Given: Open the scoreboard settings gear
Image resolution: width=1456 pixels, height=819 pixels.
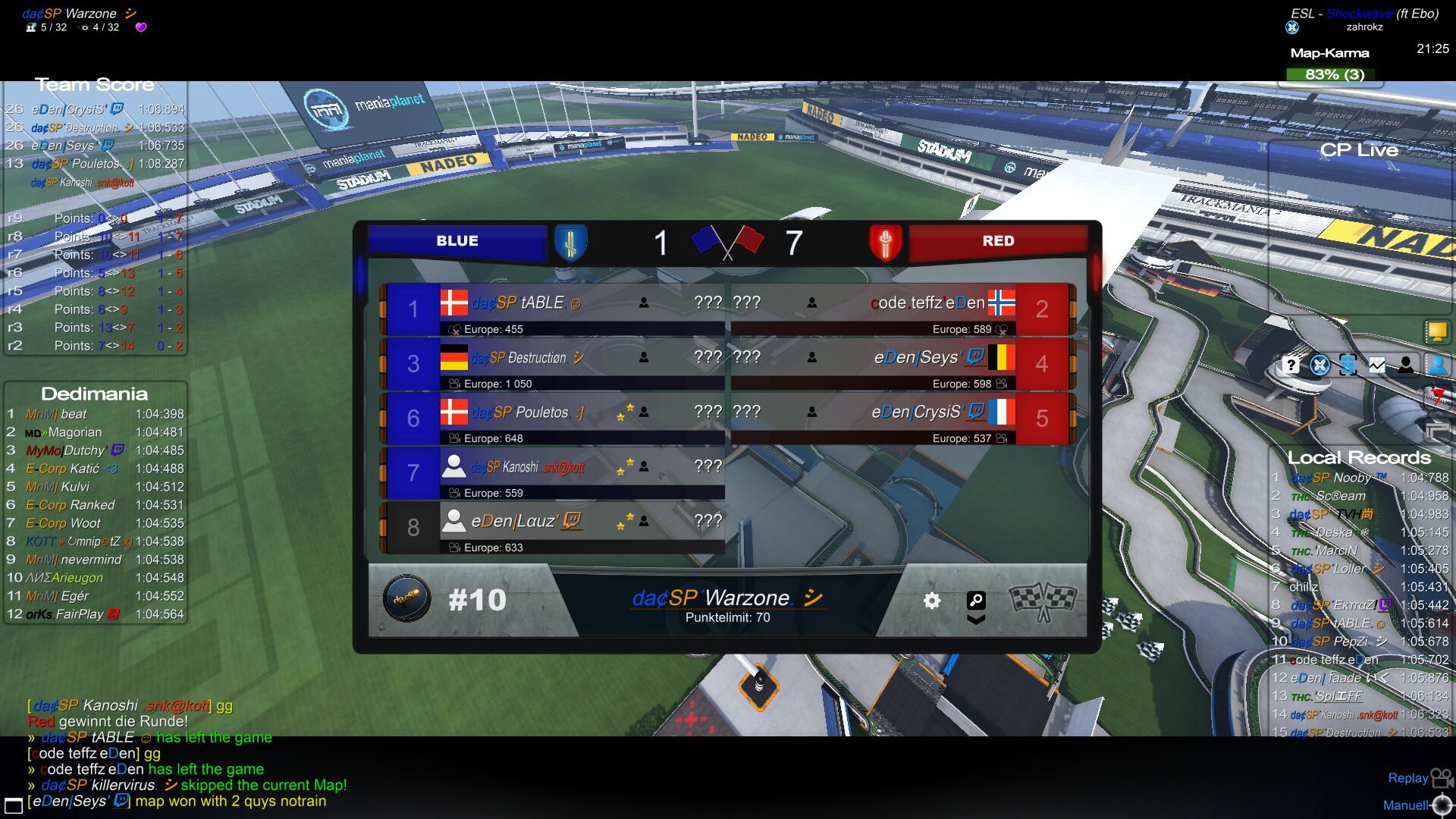Looking at the screenshot, I should click(x=932, y=601).
